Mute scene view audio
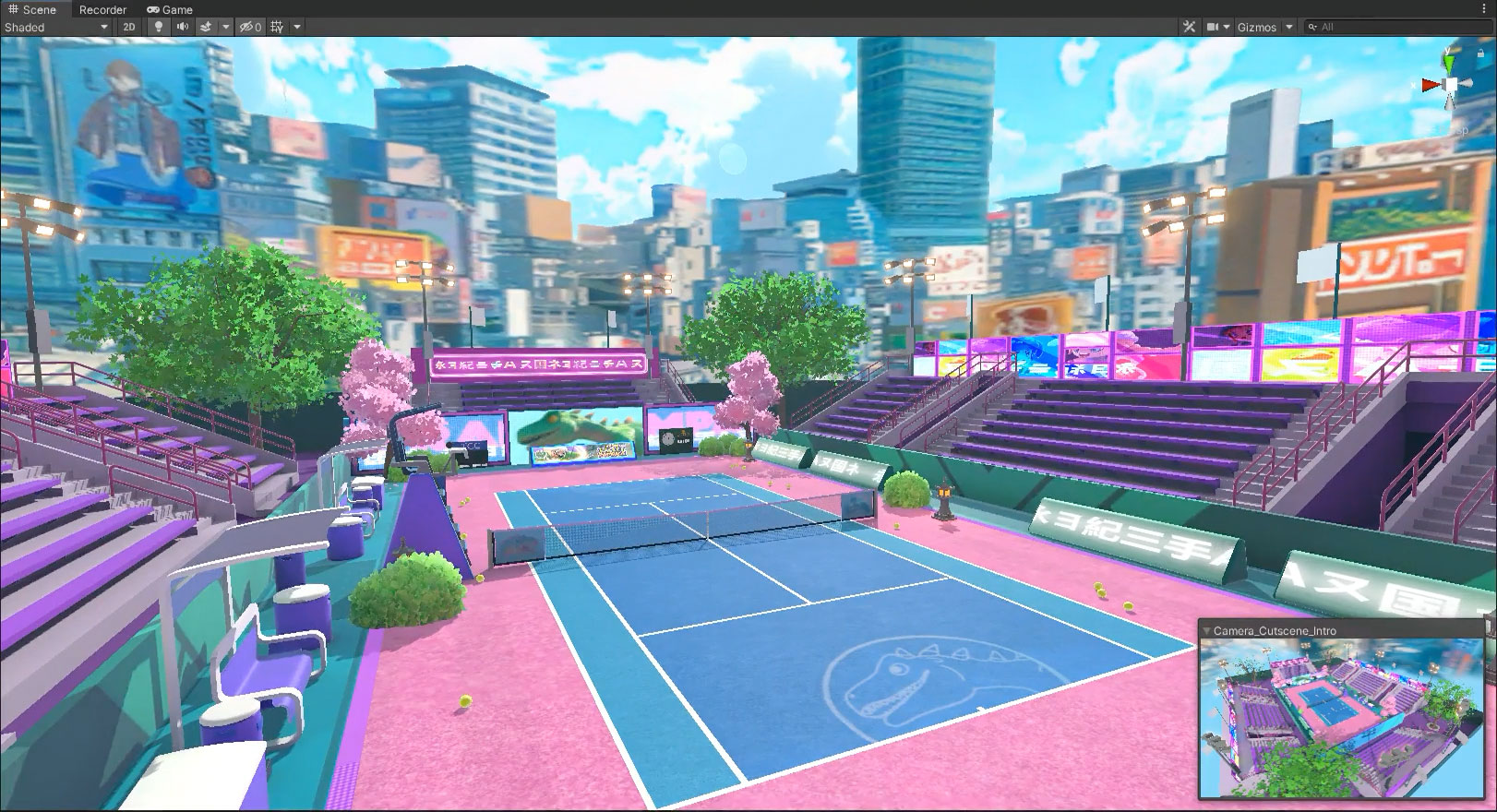This screenshot has height=812, width=1497. (x=182, y=27)
